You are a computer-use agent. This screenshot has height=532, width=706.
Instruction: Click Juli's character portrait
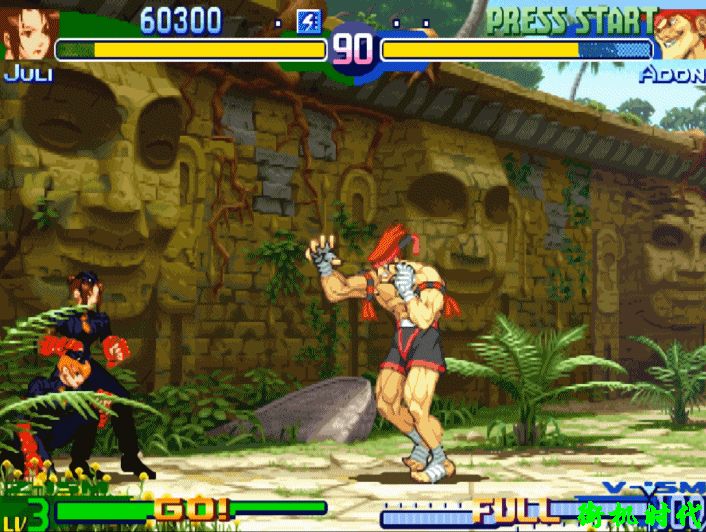[28, 33]
